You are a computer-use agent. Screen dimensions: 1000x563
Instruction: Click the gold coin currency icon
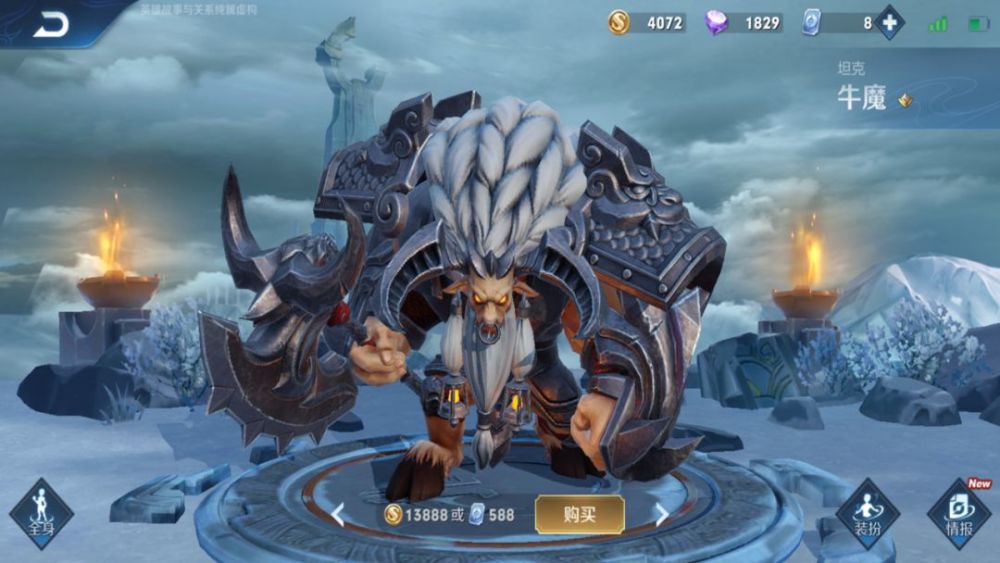619,22
